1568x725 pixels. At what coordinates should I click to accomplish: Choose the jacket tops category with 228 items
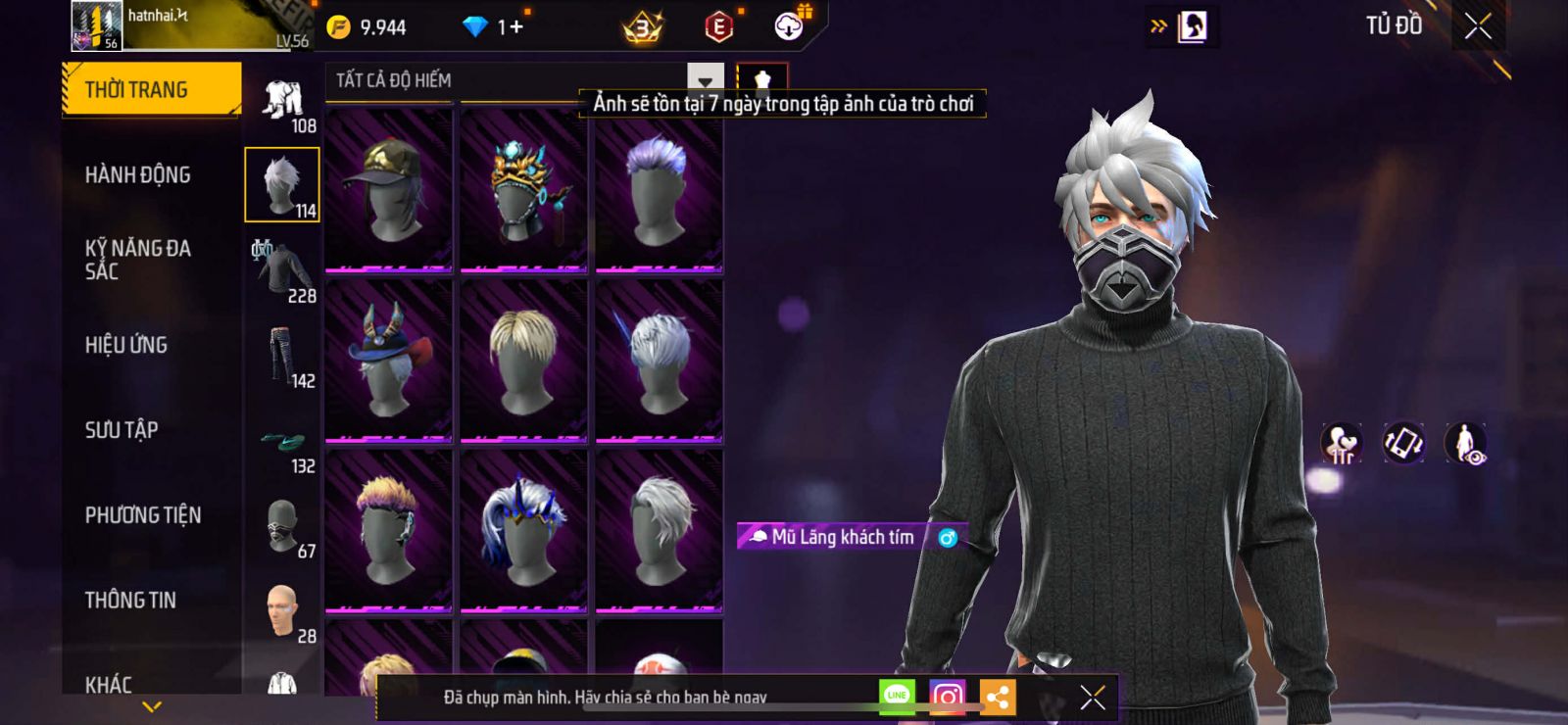point(282,270)
